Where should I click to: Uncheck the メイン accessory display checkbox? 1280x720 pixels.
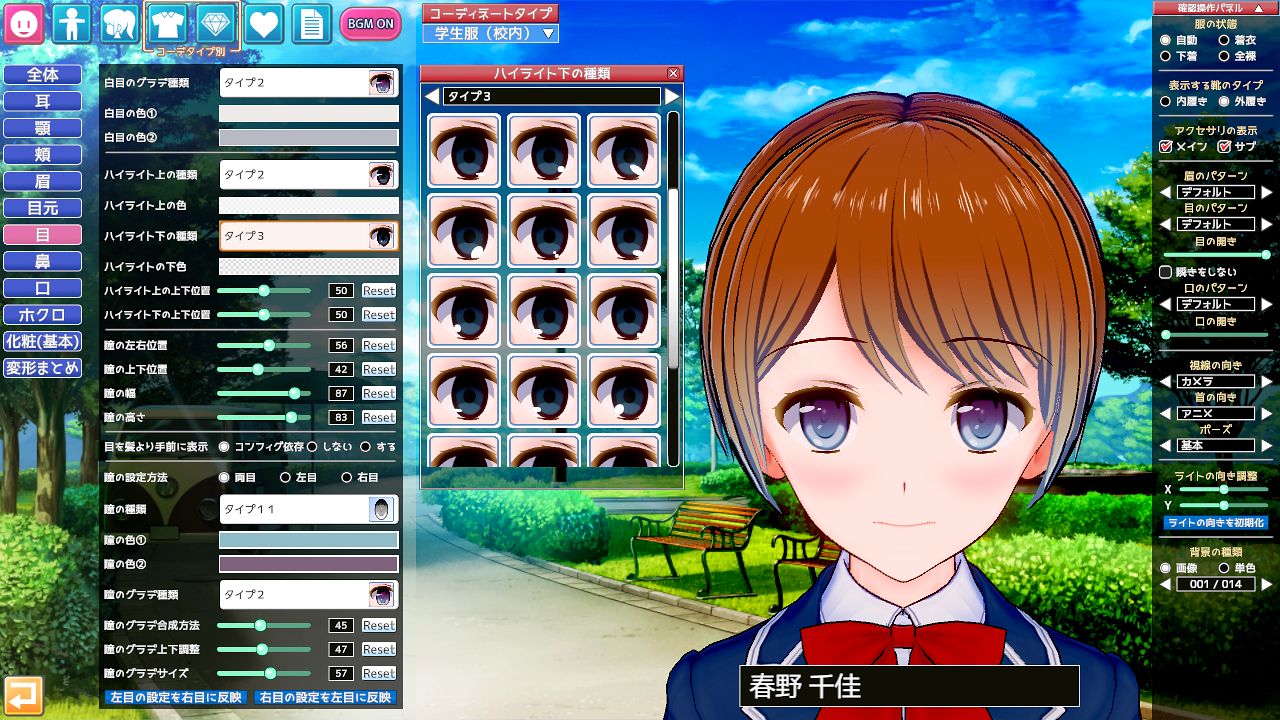point(1168,146)
